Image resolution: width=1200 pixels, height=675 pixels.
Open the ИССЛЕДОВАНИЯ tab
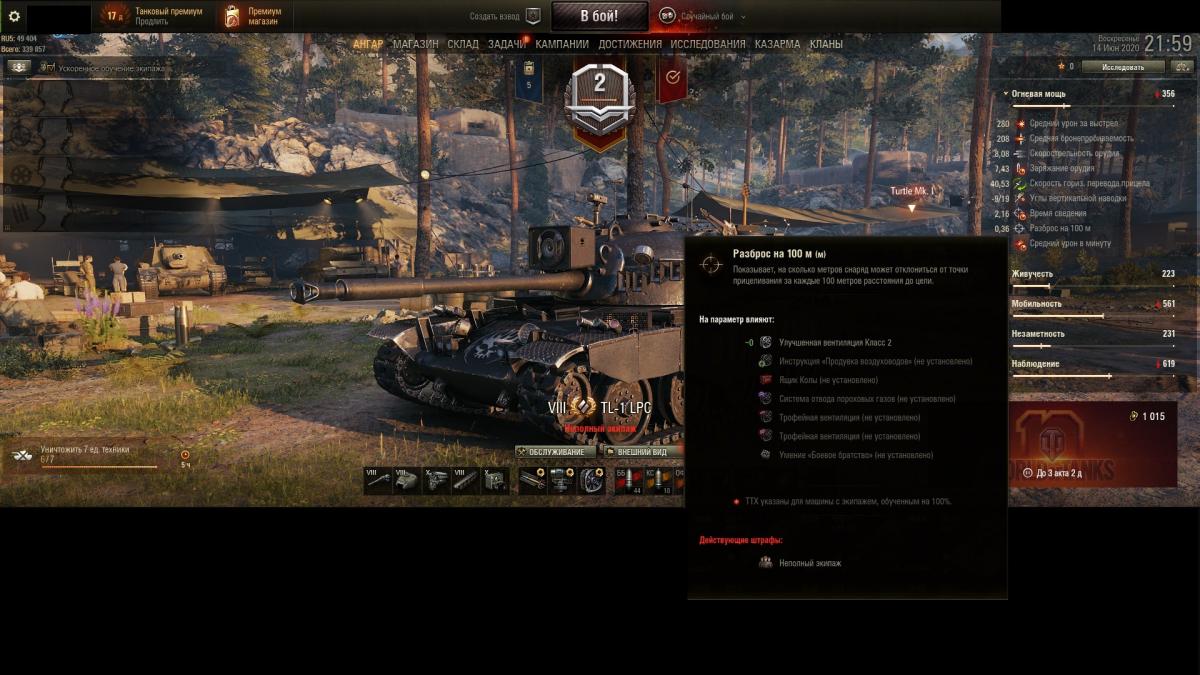708,44
